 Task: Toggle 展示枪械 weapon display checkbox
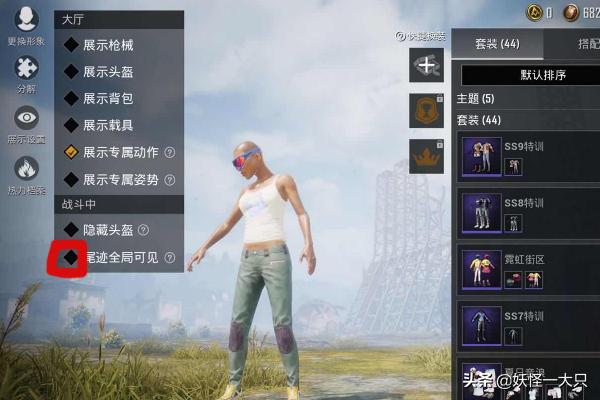pyautogui.click(x=71, y=45)
